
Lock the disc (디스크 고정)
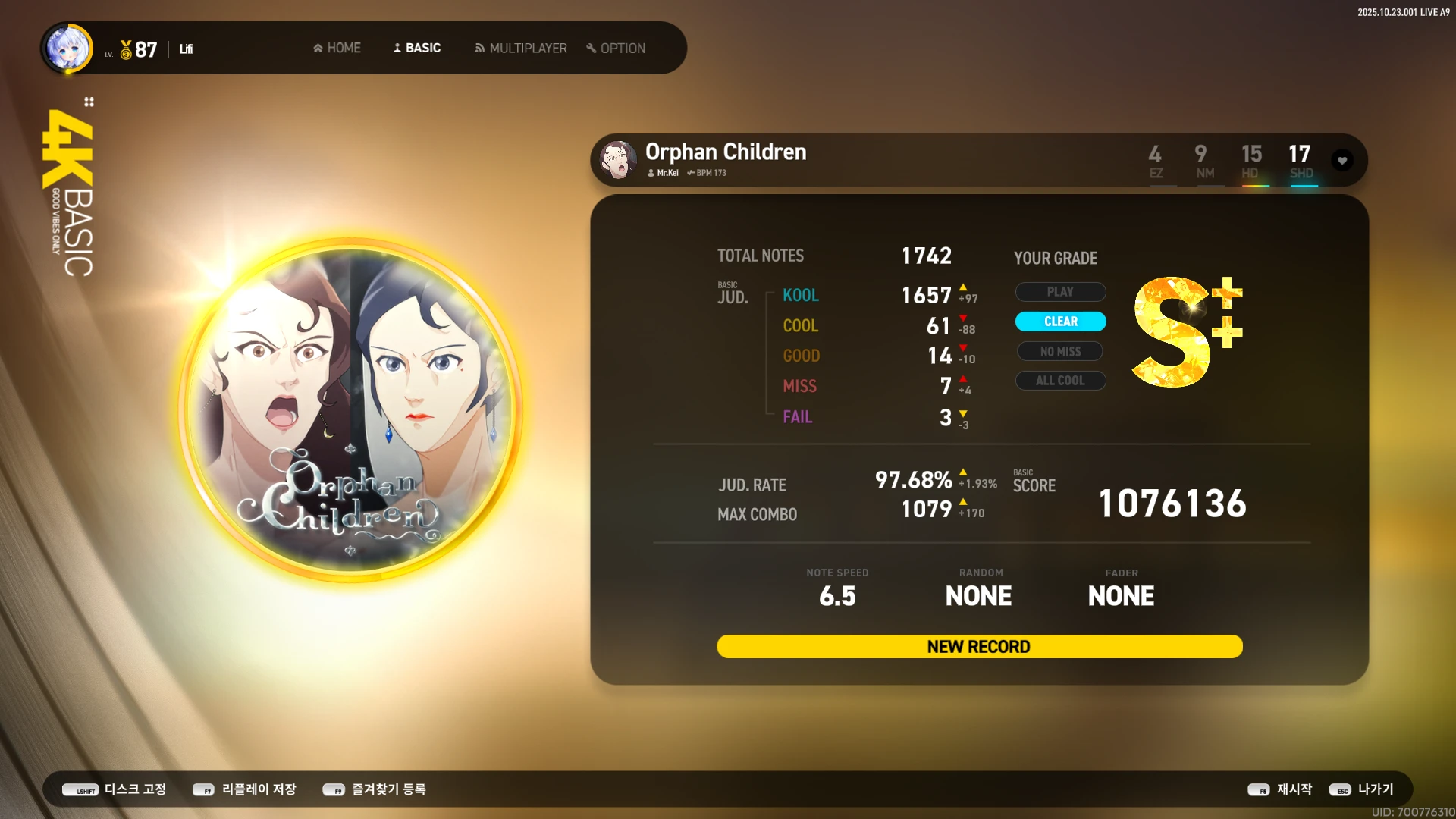(115, 789)
